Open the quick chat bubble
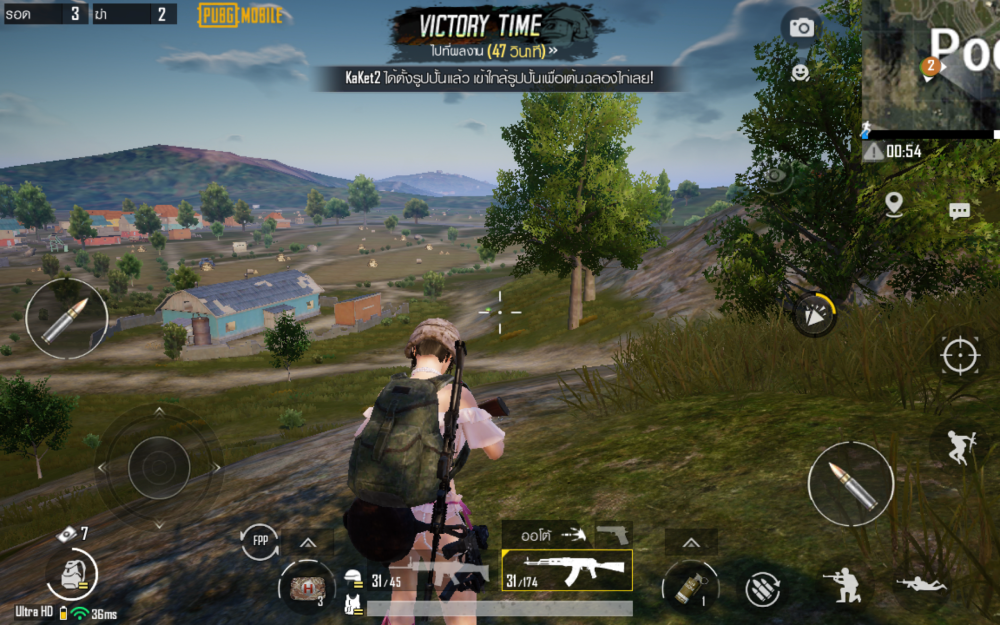1000x625 pixels. pyautogui.click(x=959, y=211)
